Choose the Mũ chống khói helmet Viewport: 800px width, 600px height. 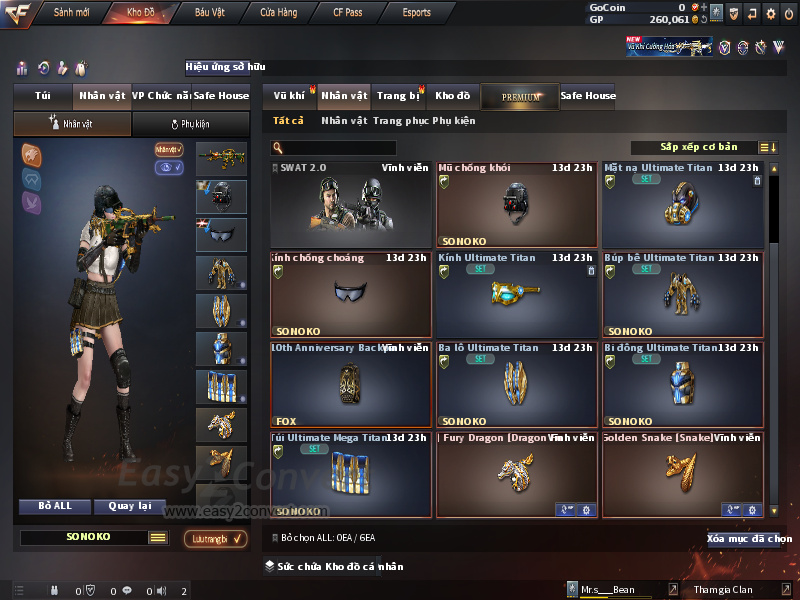[516, 205]
